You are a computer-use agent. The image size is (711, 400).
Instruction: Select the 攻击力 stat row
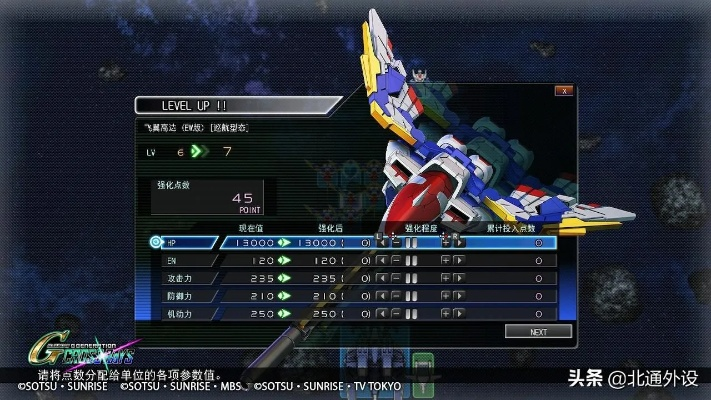click(188, 278)
